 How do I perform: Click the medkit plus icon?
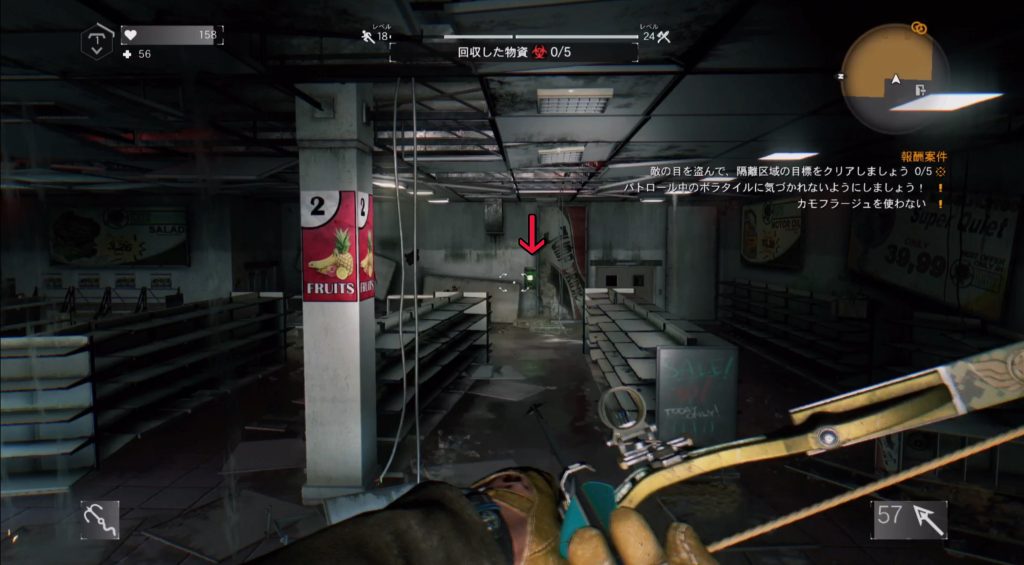[127, 54]
